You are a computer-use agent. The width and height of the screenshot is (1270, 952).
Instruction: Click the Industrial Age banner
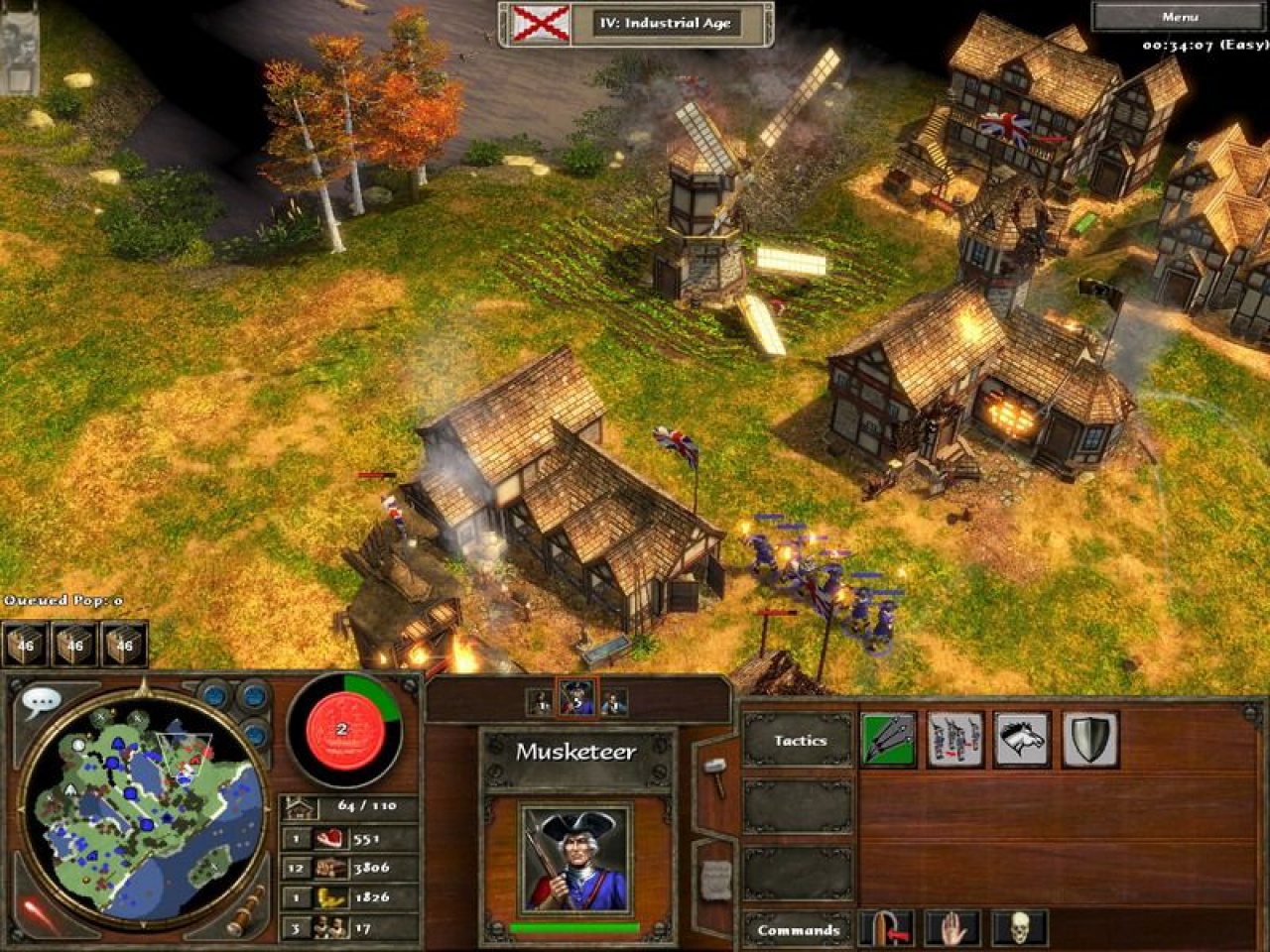(636, 23)
